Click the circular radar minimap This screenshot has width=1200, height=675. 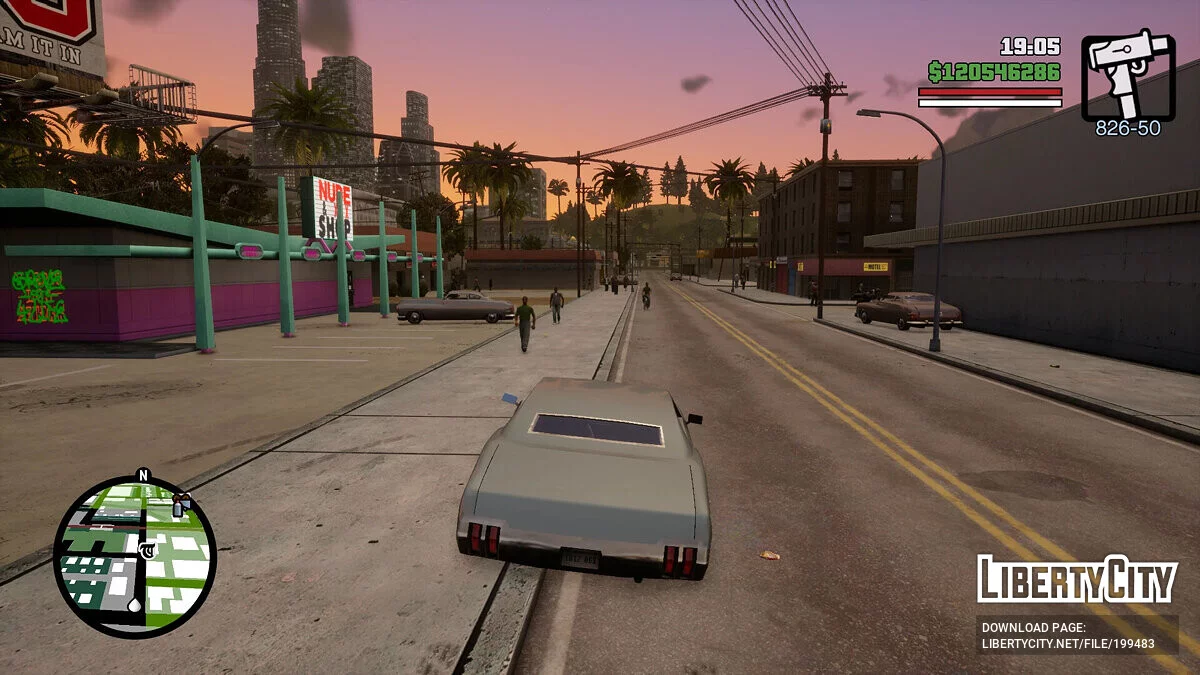click(x=134, y=556)
